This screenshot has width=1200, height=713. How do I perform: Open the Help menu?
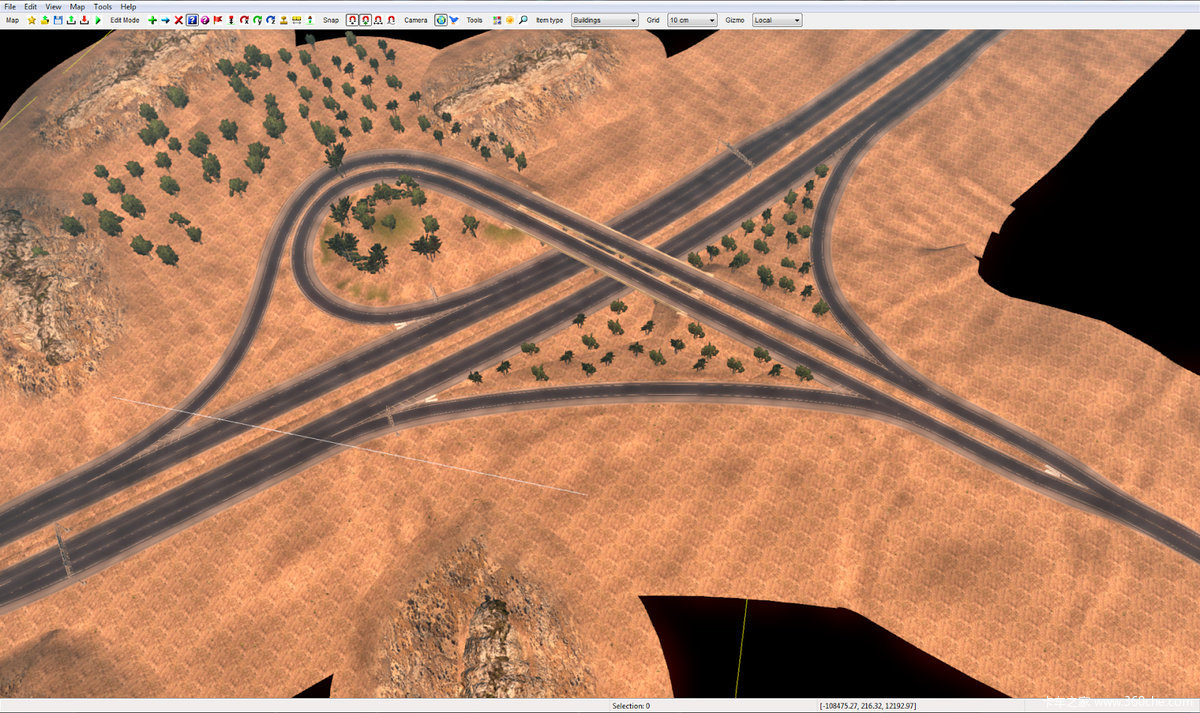point(128,6)
